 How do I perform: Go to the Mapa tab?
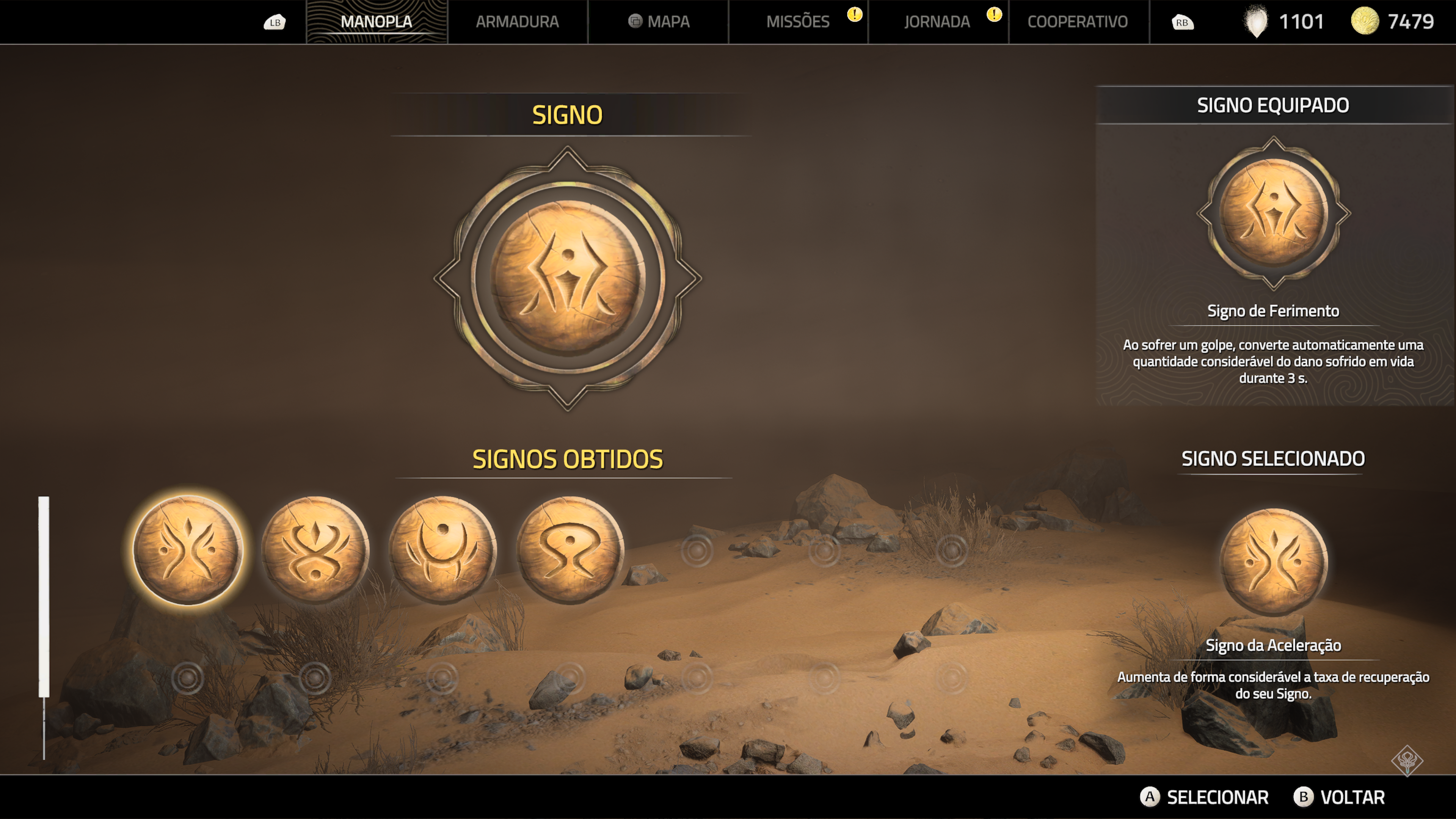(659, 22)
